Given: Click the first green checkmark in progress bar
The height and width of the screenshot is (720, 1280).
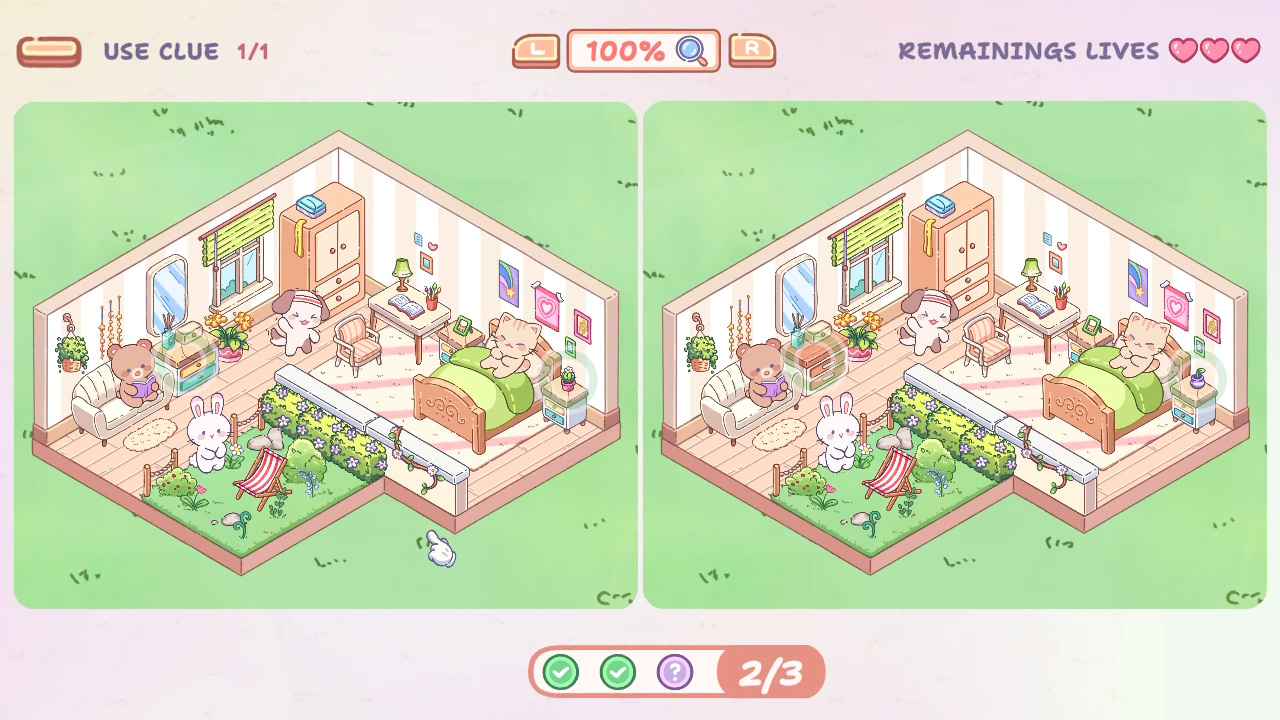Looking at the screenshot, I should click(x=560, y=672).
